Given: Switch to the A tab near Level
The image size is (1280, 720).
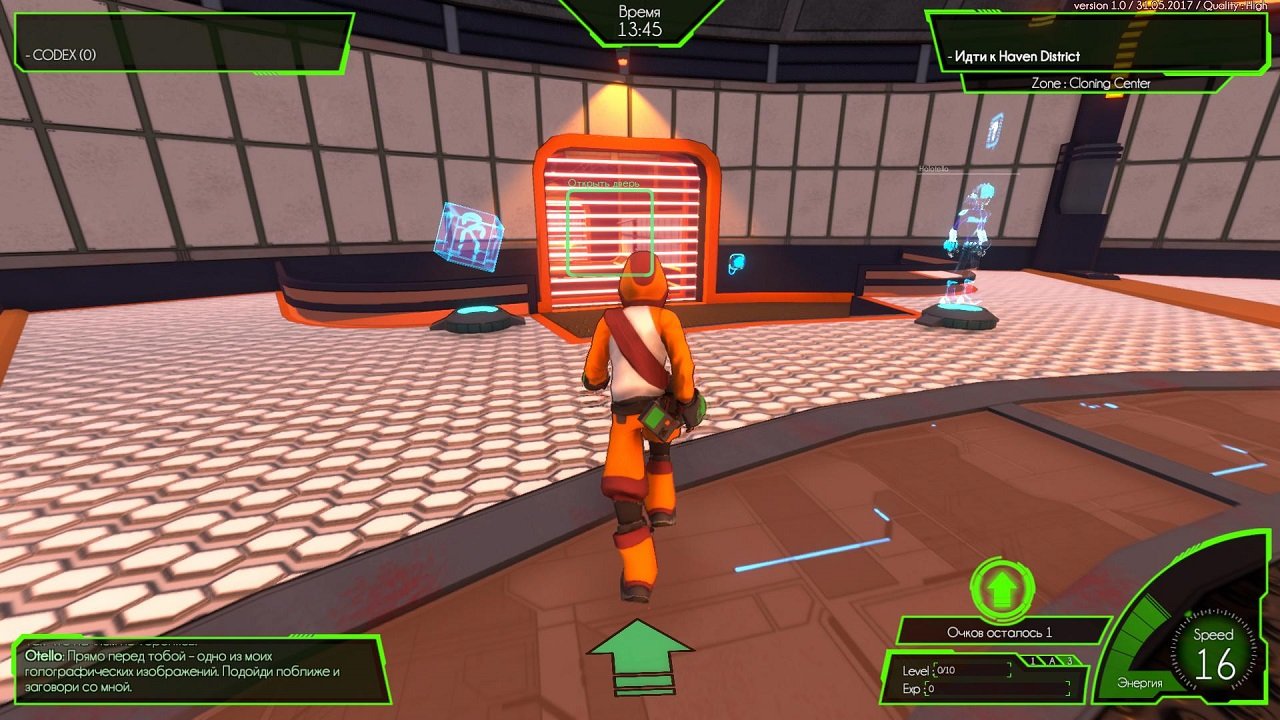Looking at the screenshot, I should pos(1052,660).
